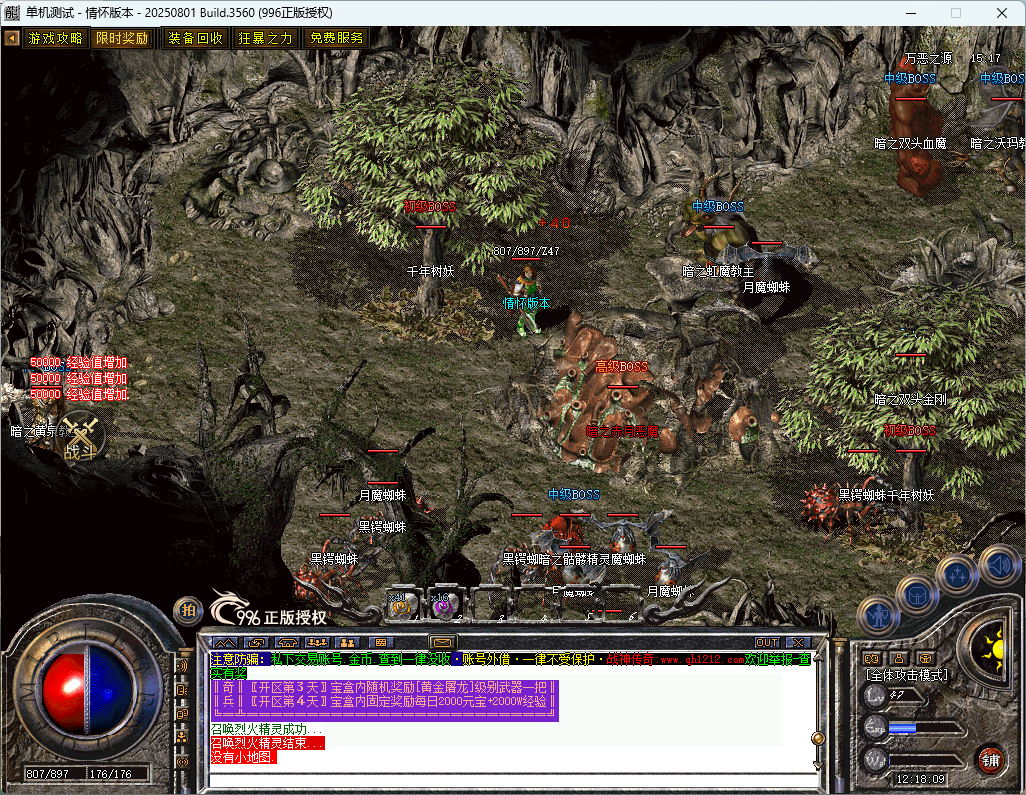Screen dimensions: 1026x795
Task: Open the 装备回收 equipment recycling menu
Action: (x=195, y=38)
